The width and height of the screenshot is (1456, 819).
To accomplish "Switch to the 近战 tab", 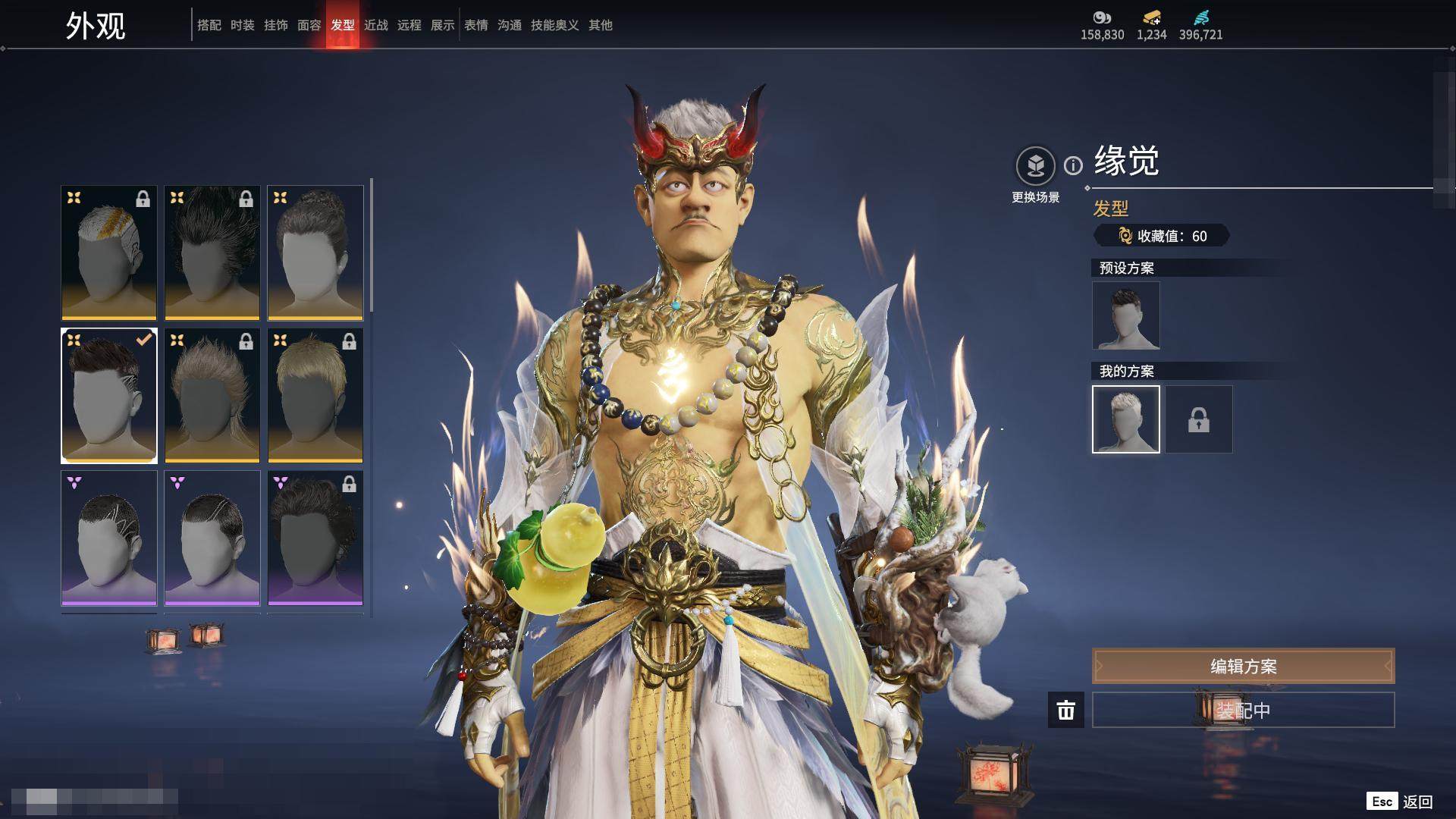I will [376, 25].
